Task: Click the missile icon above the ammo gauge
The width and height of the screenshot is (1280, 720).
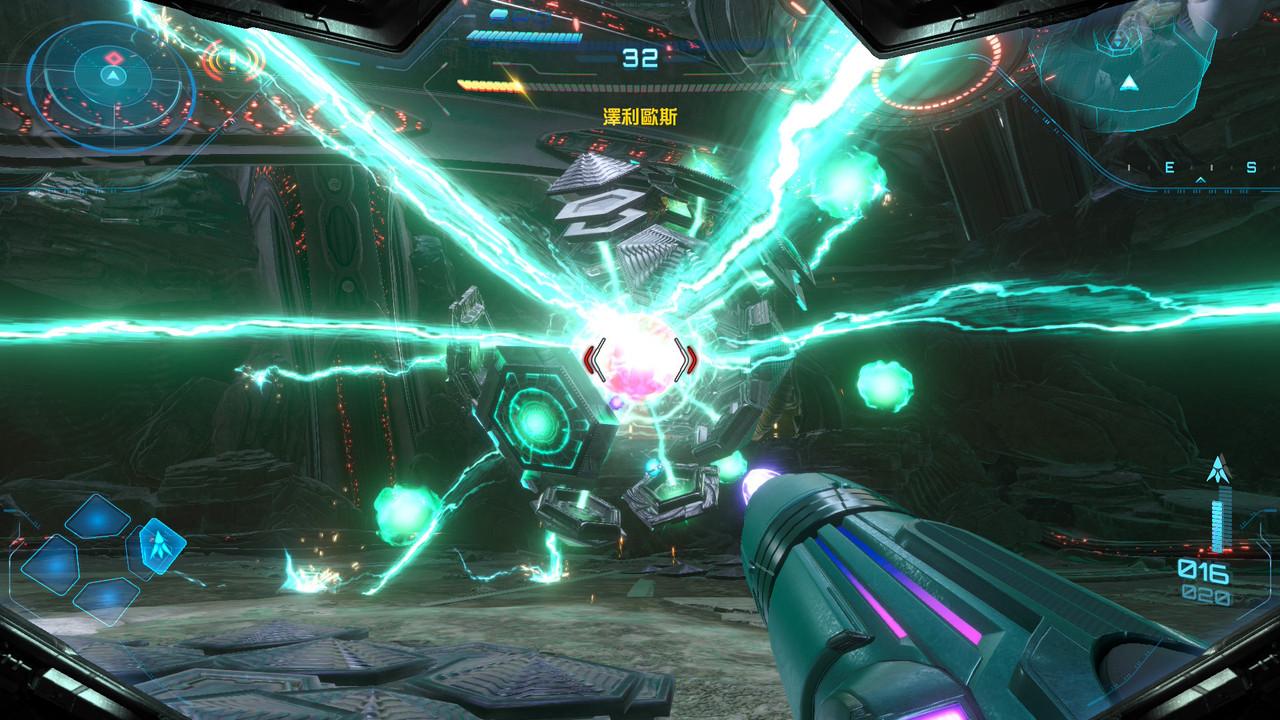Action: point(1218,468)
